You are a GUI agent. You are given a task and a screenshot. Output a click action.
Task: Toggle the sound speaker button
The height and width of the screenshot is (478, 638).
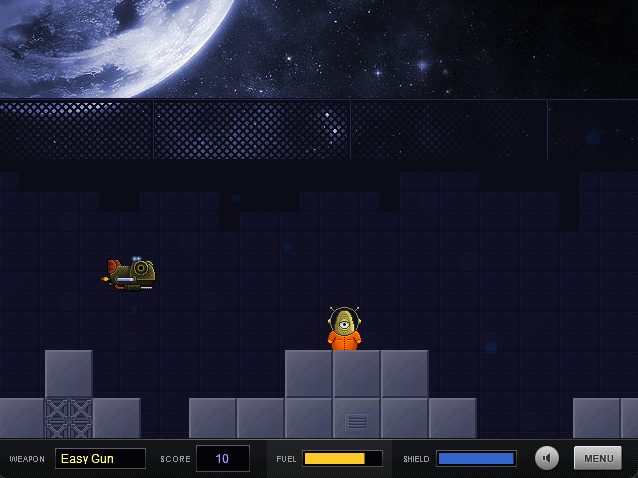click(547, 458)
